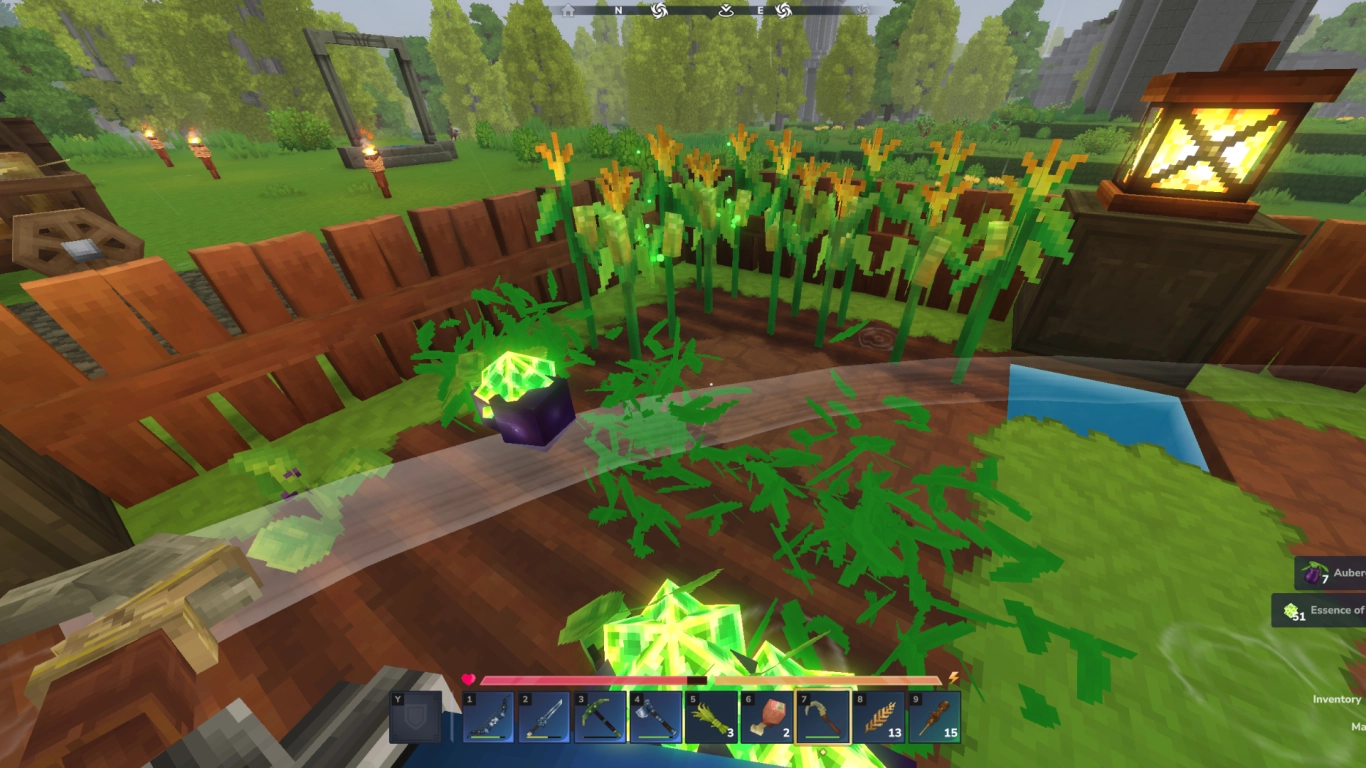The width and height of the screenshot is (1366, 768).
Task: Click the Ma hint label near bottom right
Action: point(1358,726)
